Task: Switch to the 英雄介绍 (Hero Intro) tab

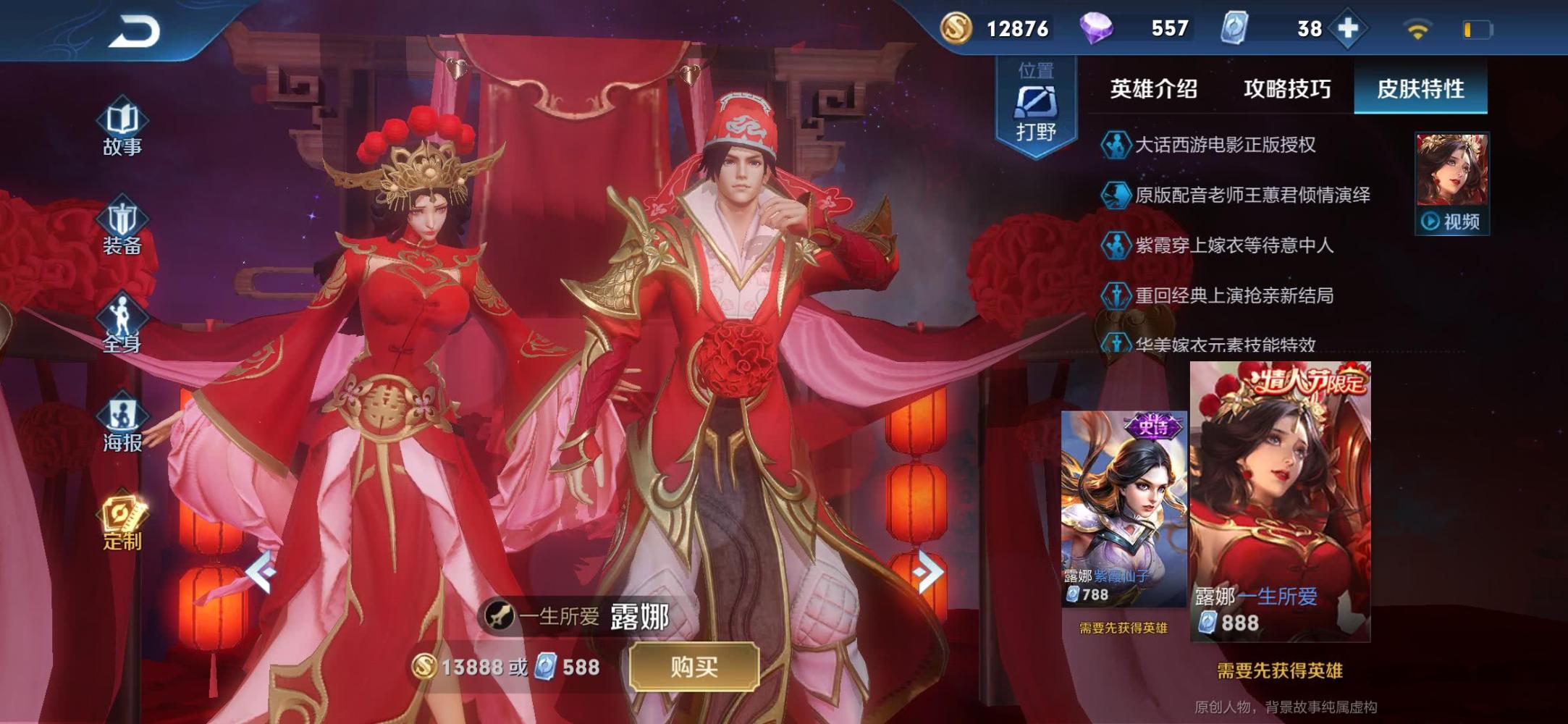Action: click(x=1153, y=90)
